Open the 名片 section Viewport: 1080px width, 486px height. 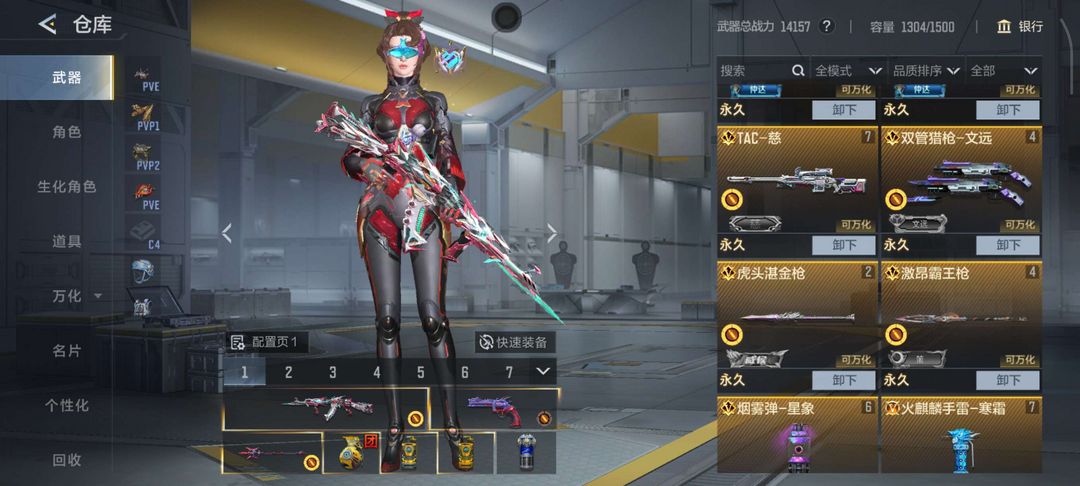tap(67, 350)
